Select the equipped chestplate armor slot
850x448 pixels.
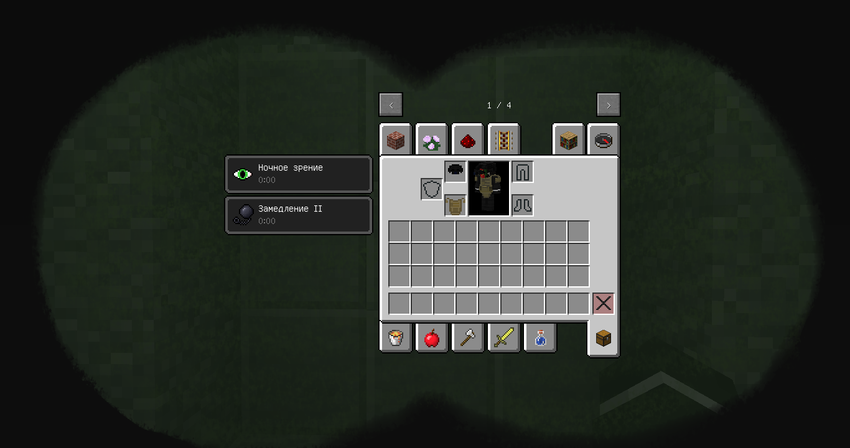pos(455,205)
